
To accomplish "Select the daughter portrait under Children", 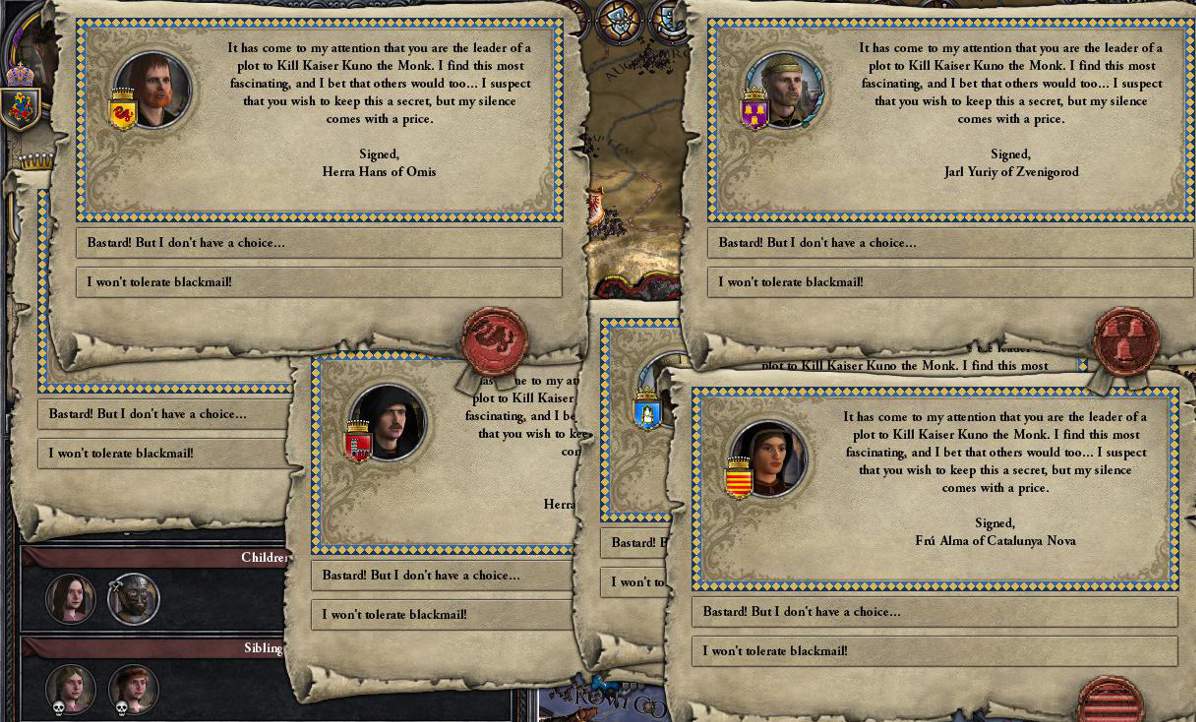I will 71,599.
